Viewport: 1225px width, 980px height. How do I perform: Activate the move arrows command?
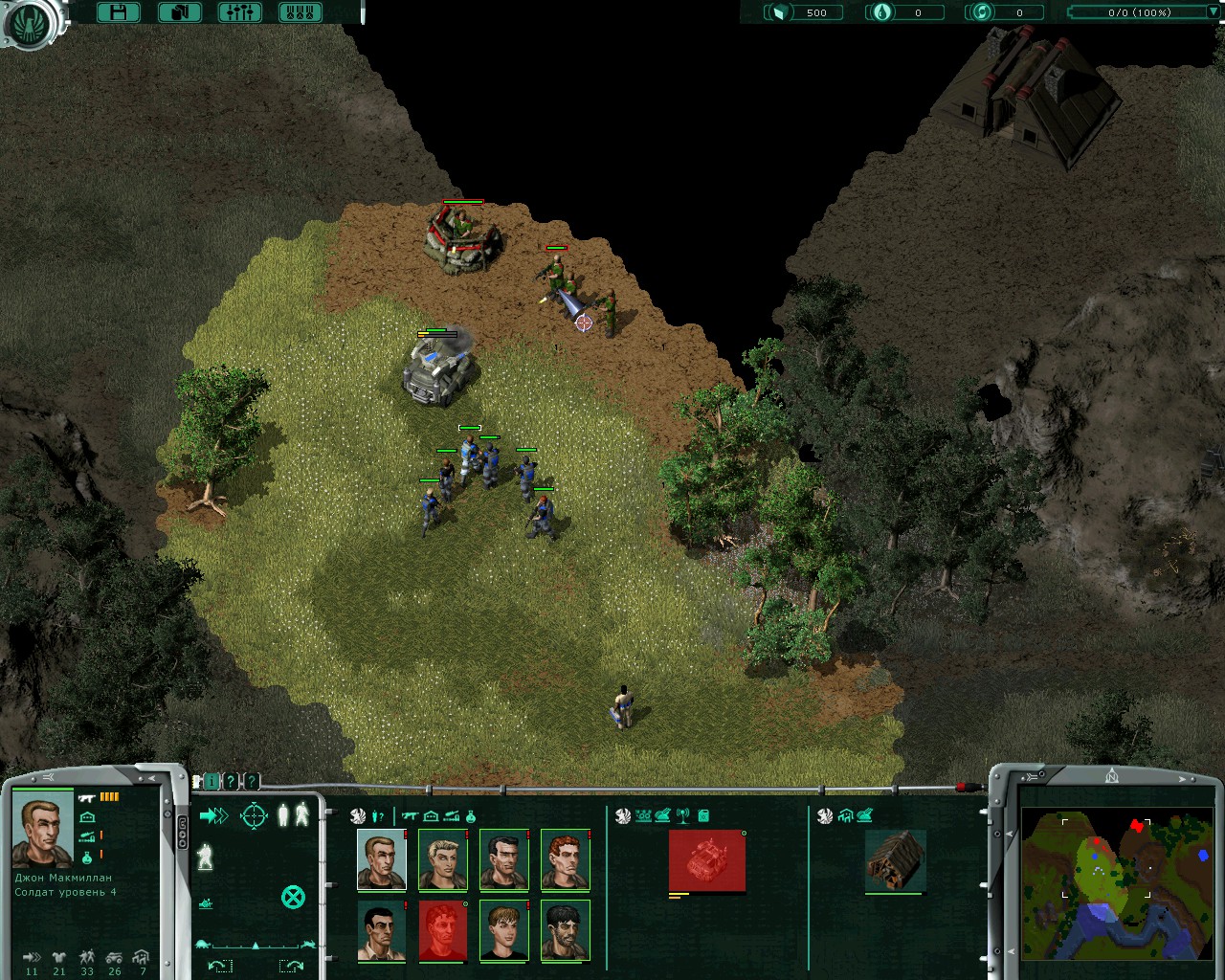(213, 815)
